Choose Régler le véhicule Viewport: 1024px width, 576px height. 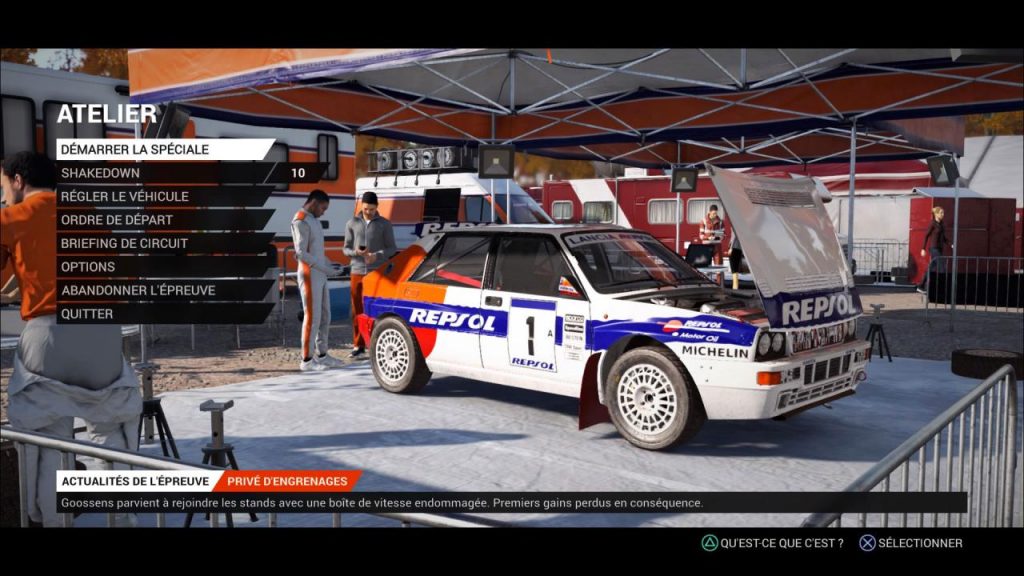point(127,196)
